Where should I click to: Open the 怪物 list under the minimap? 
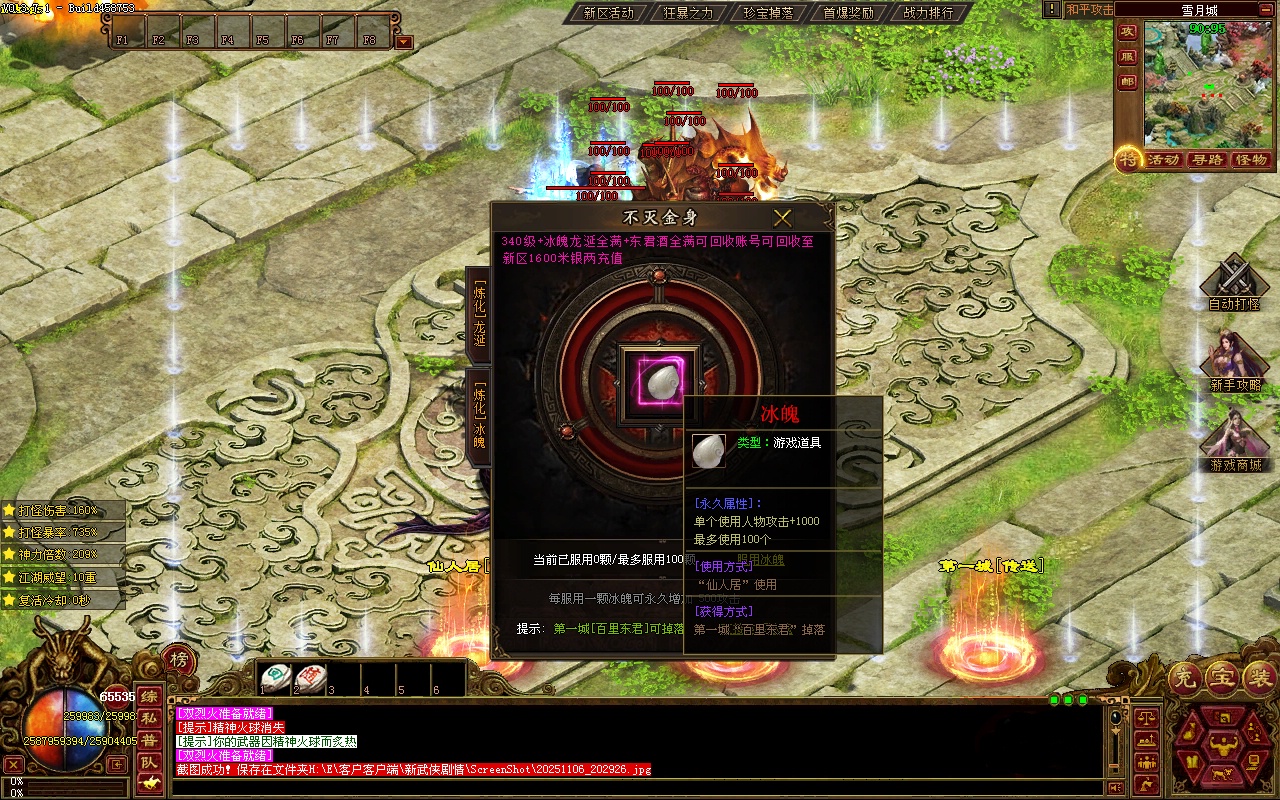(1251, 160)
